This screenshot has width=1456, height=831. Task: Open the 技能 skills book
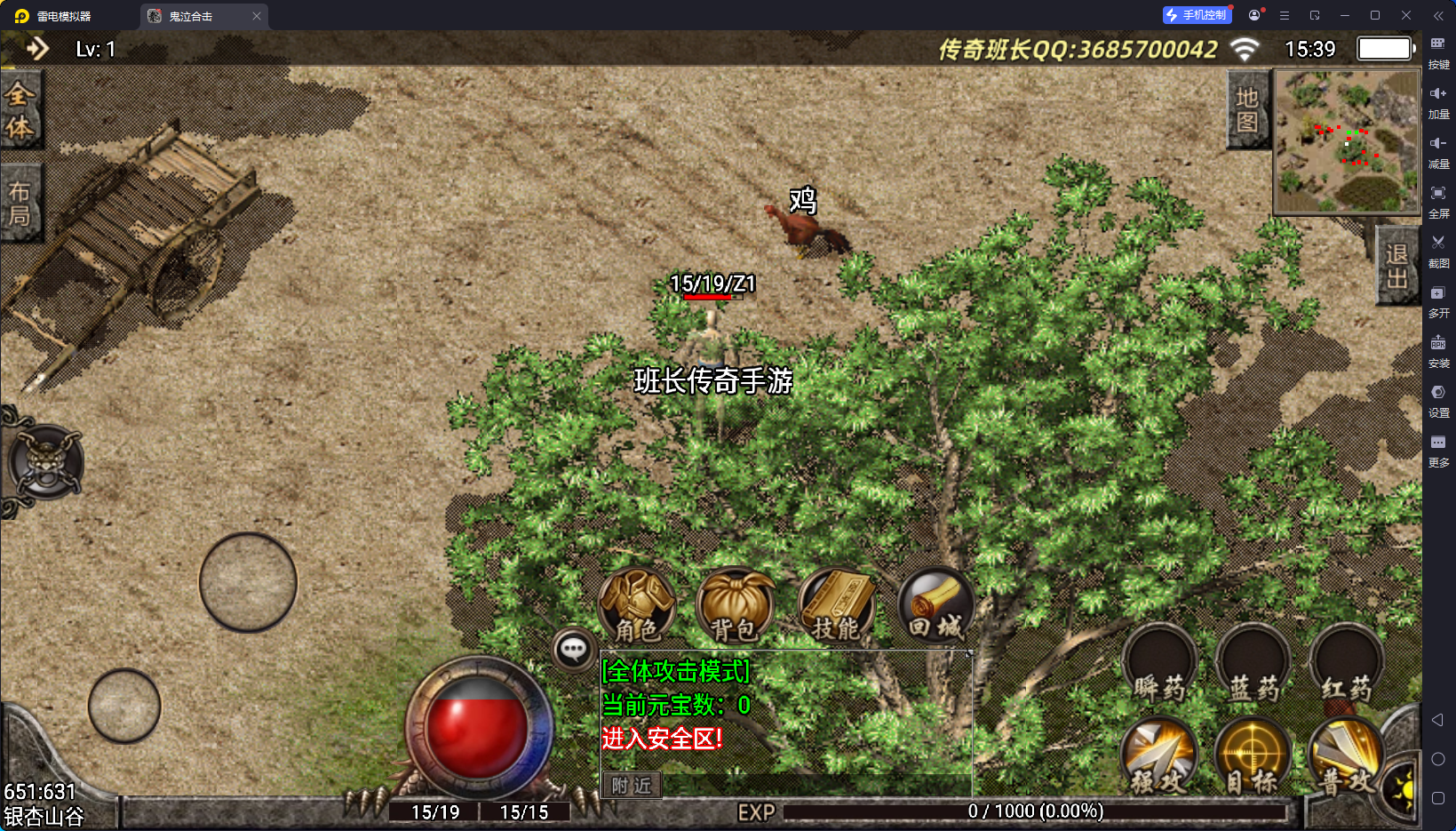point(836,606)
